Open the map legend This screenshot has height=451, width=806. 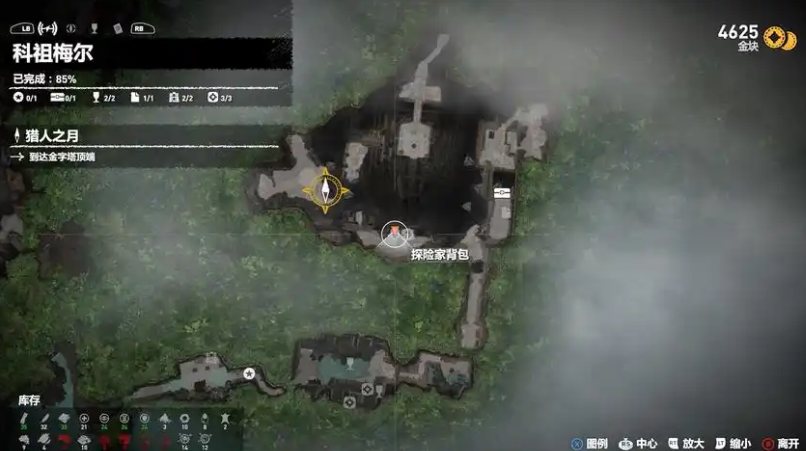tap(588, 442)
